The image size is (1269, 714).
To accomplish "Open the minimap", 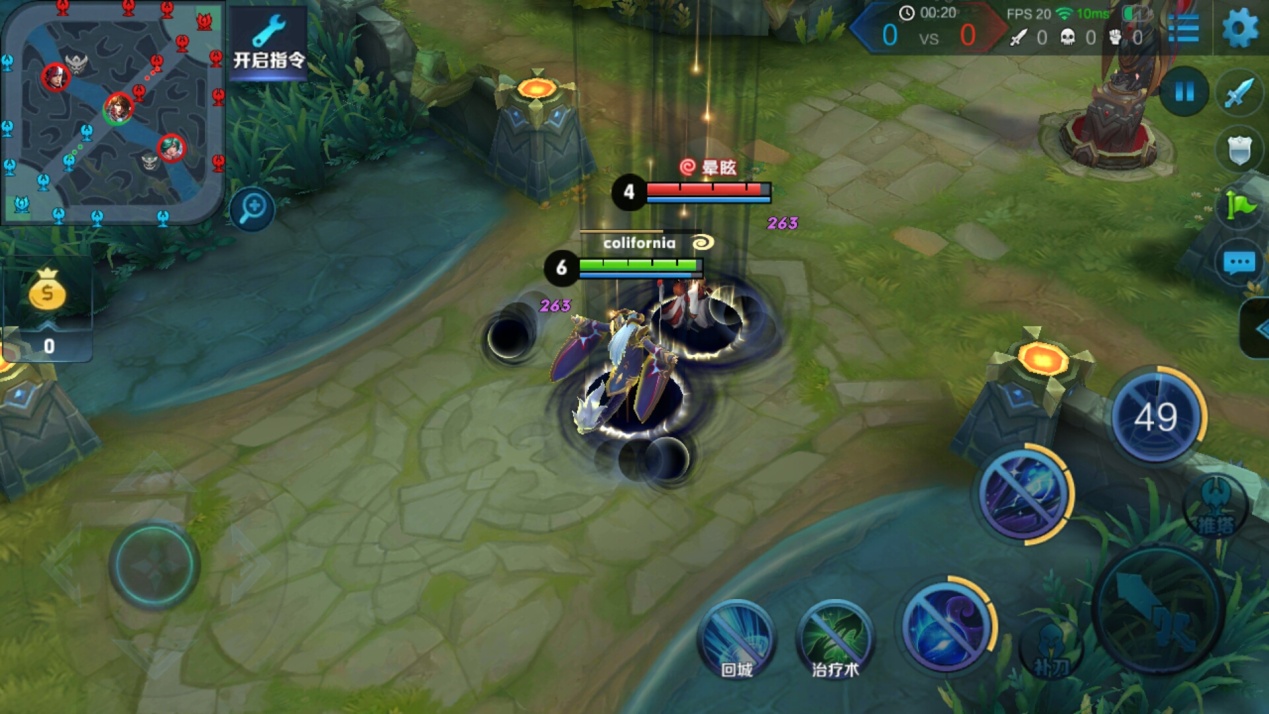I will (x=110, y=110).
